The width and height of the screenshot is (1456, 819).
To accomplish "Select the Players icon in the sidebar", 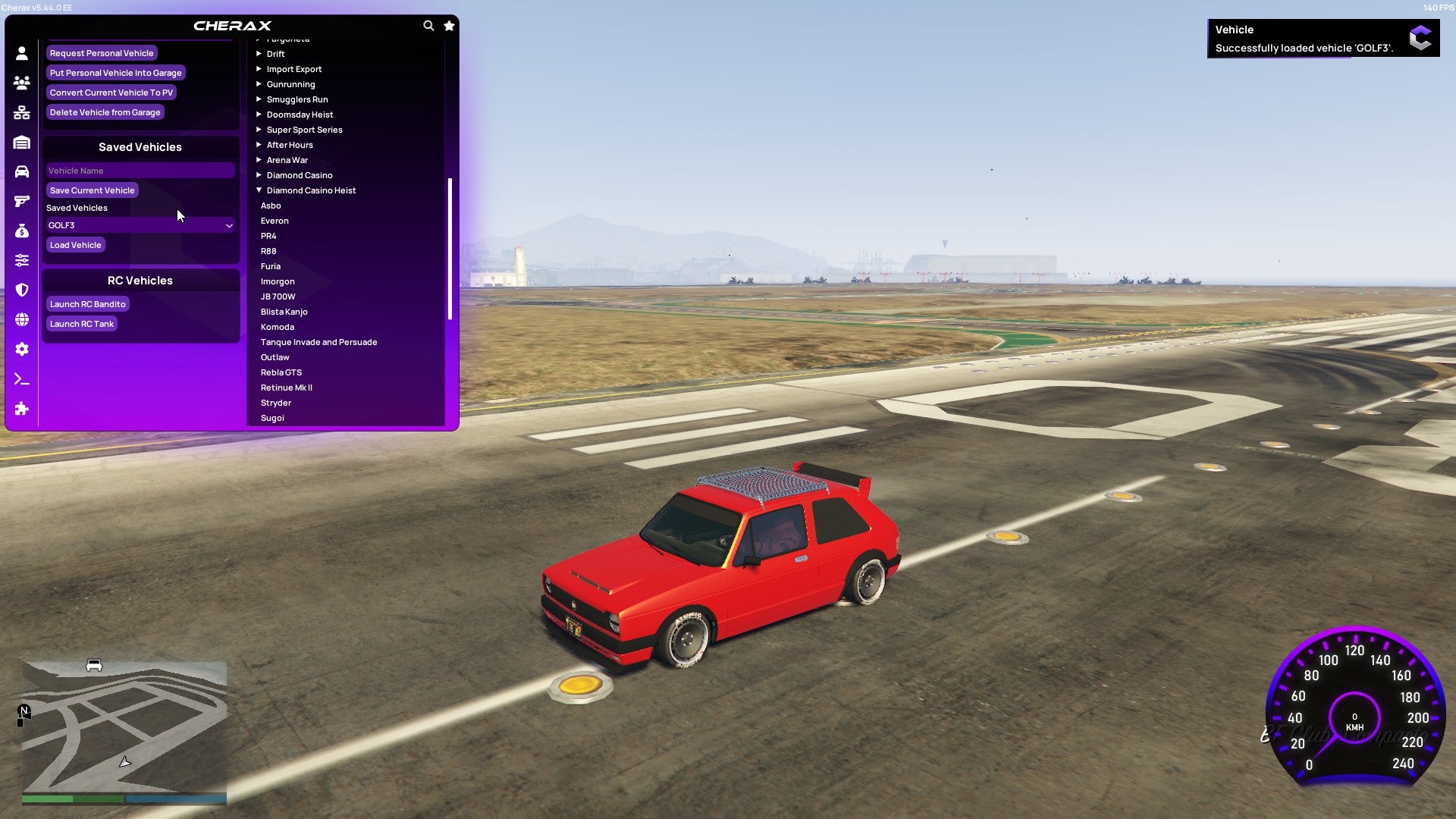I will click(22, 83).
